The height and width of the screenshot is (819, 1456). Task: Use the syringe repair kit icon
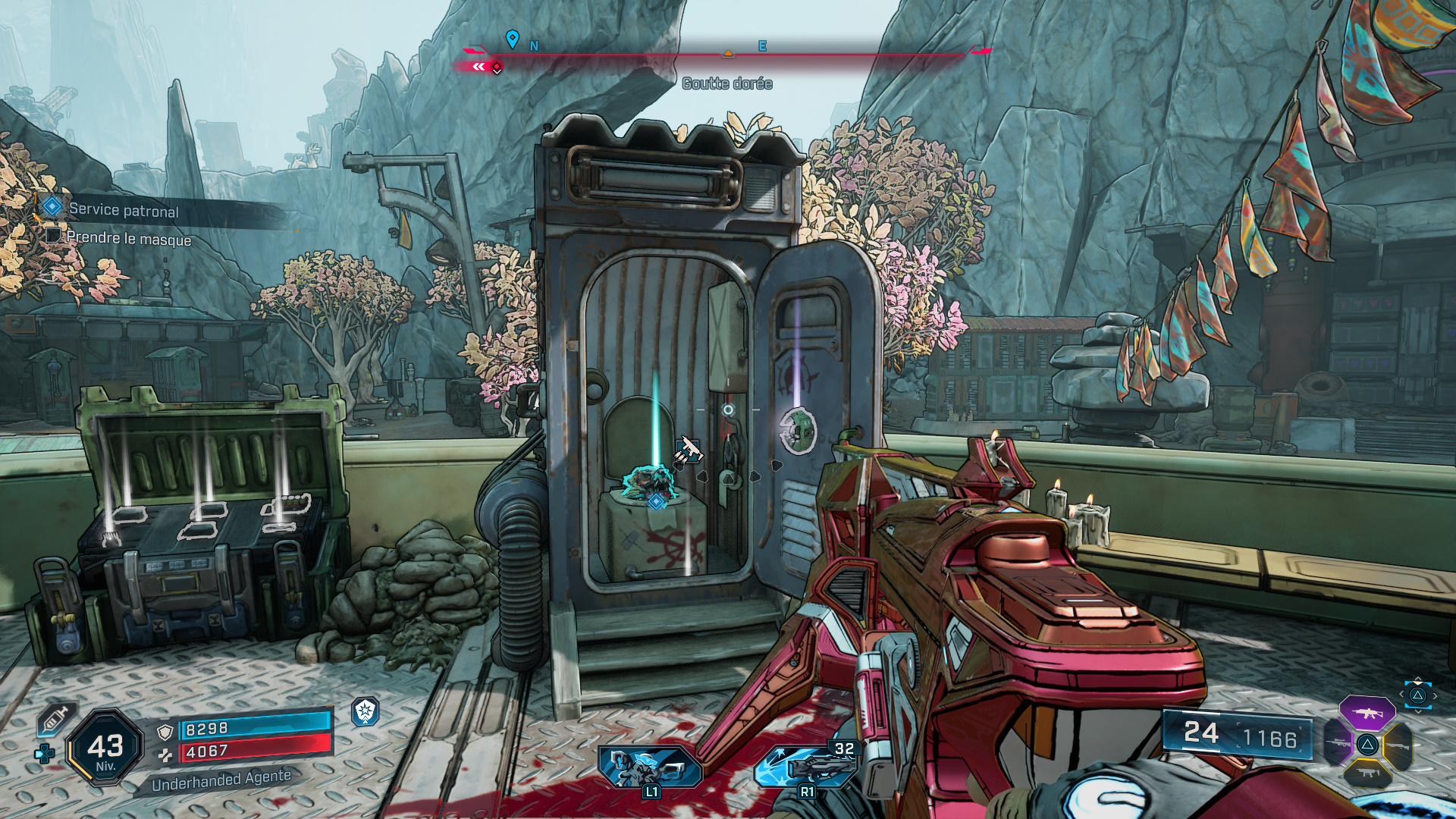[x=55, y=719]
